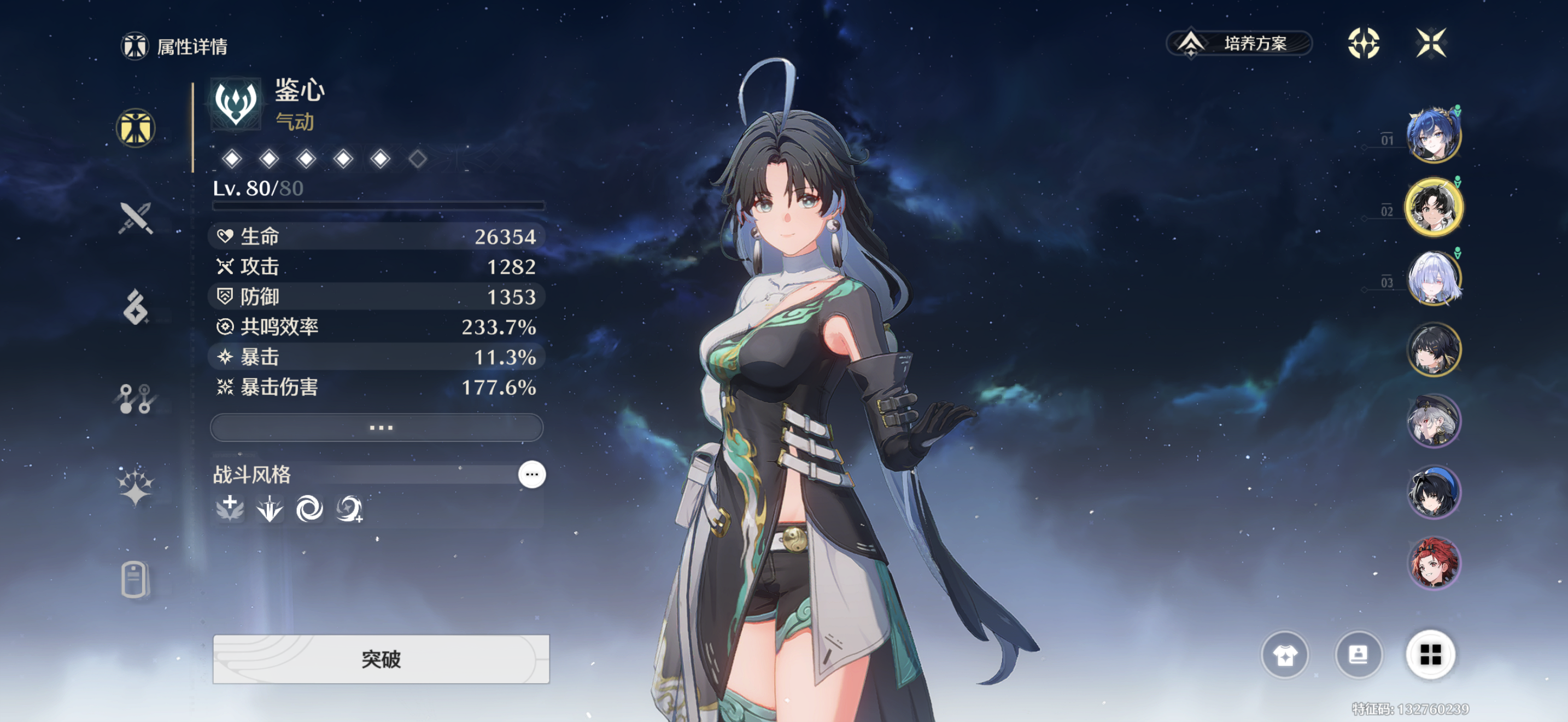Select the red-haired character portrait
The image size is (1568, 722).
point(1433,563)
